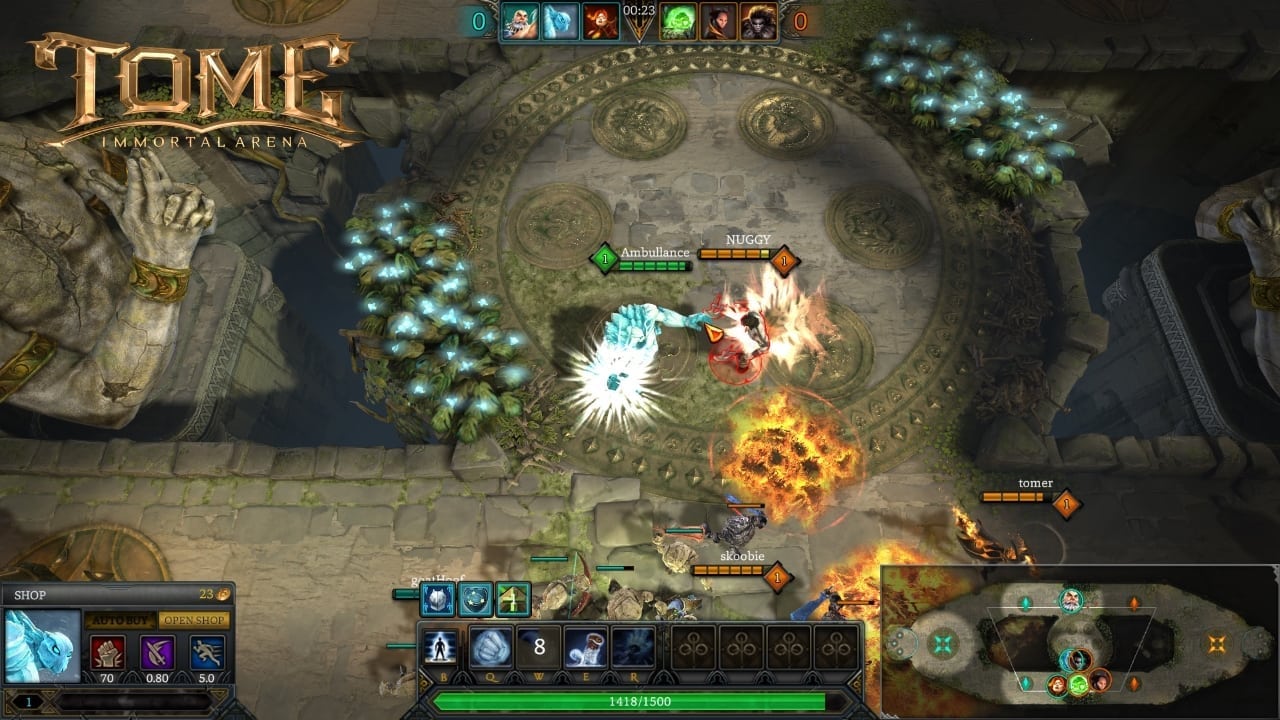
Task: Activate the glowing figure recall ability
Action: pyautogui.click(x=440, y=647)
